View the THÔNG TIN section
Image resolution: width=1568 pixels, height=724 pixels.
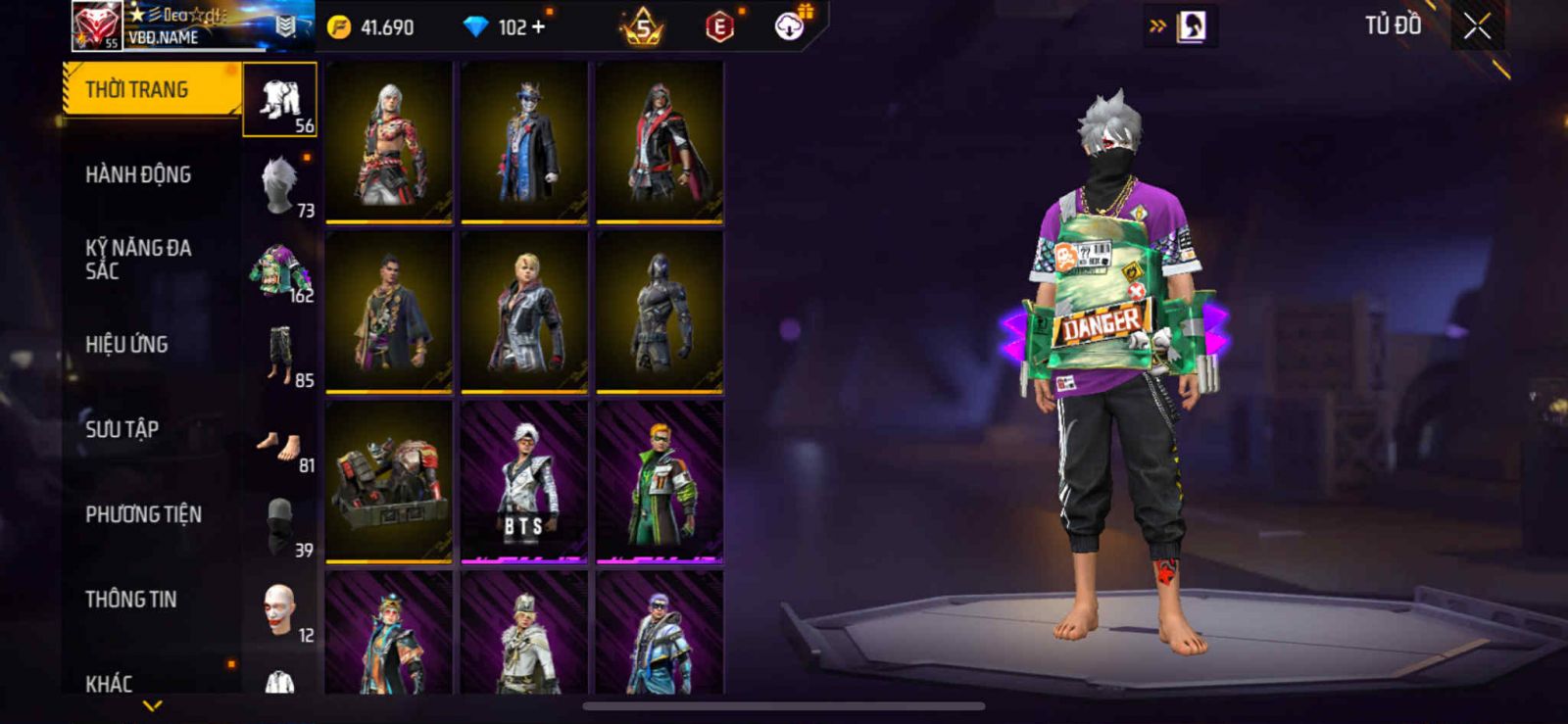coord(130,599)
